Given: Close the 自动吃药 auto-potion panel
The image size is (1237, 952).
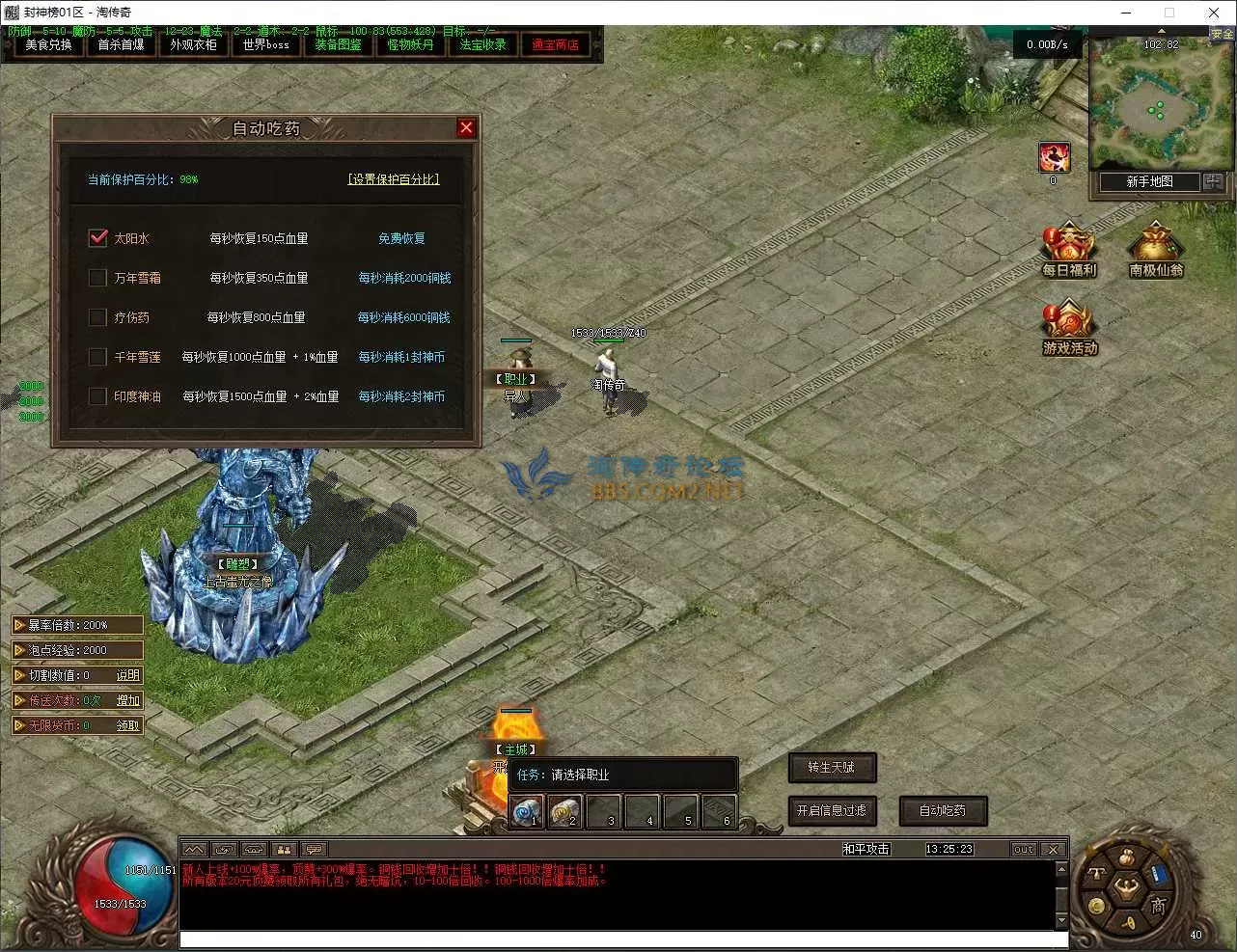Looking at the screenshot, I should [x=466, y=128].
